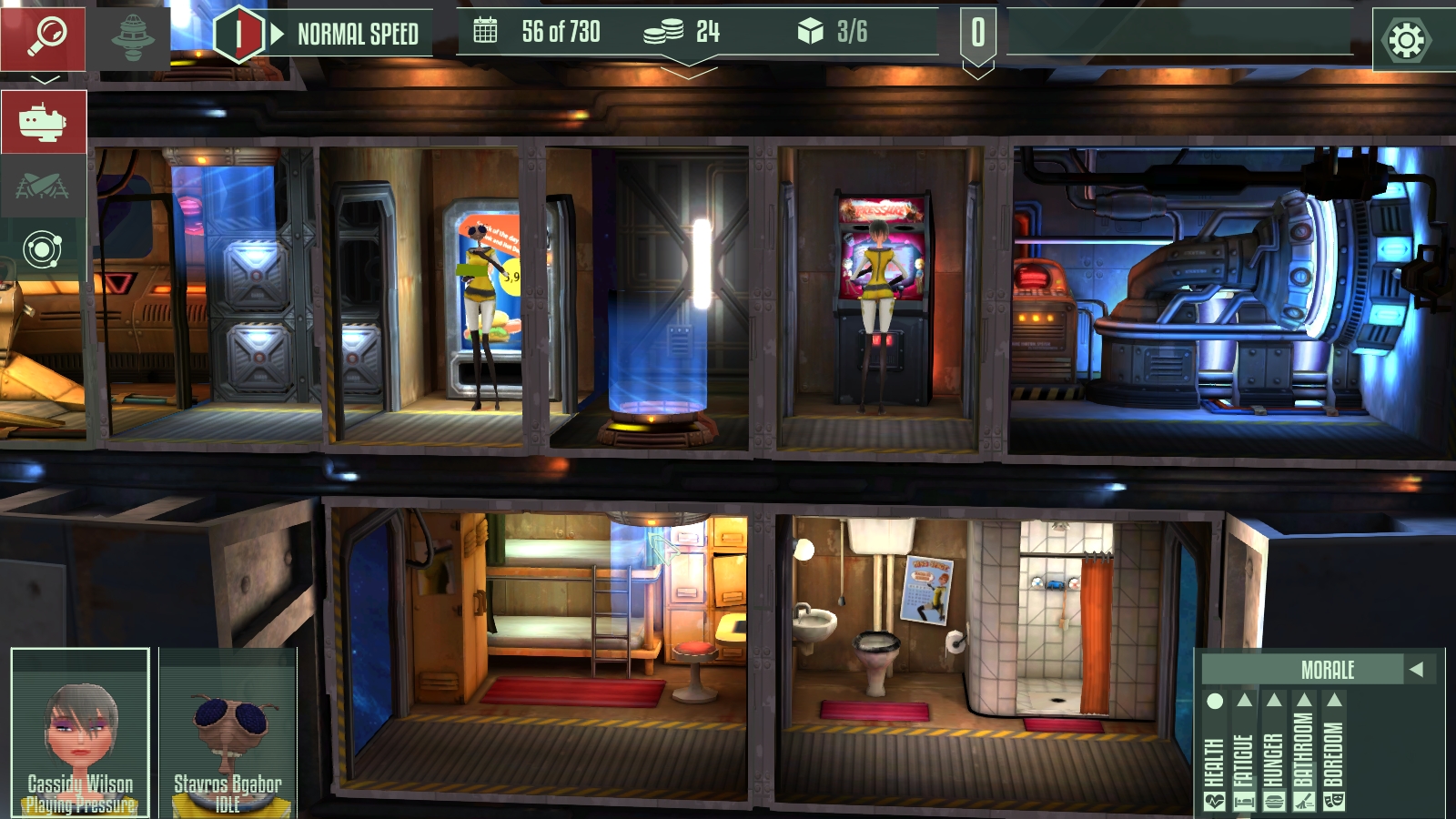1456x819 pixels.
Task: Open the space station view icon
Action: [133, 38]
